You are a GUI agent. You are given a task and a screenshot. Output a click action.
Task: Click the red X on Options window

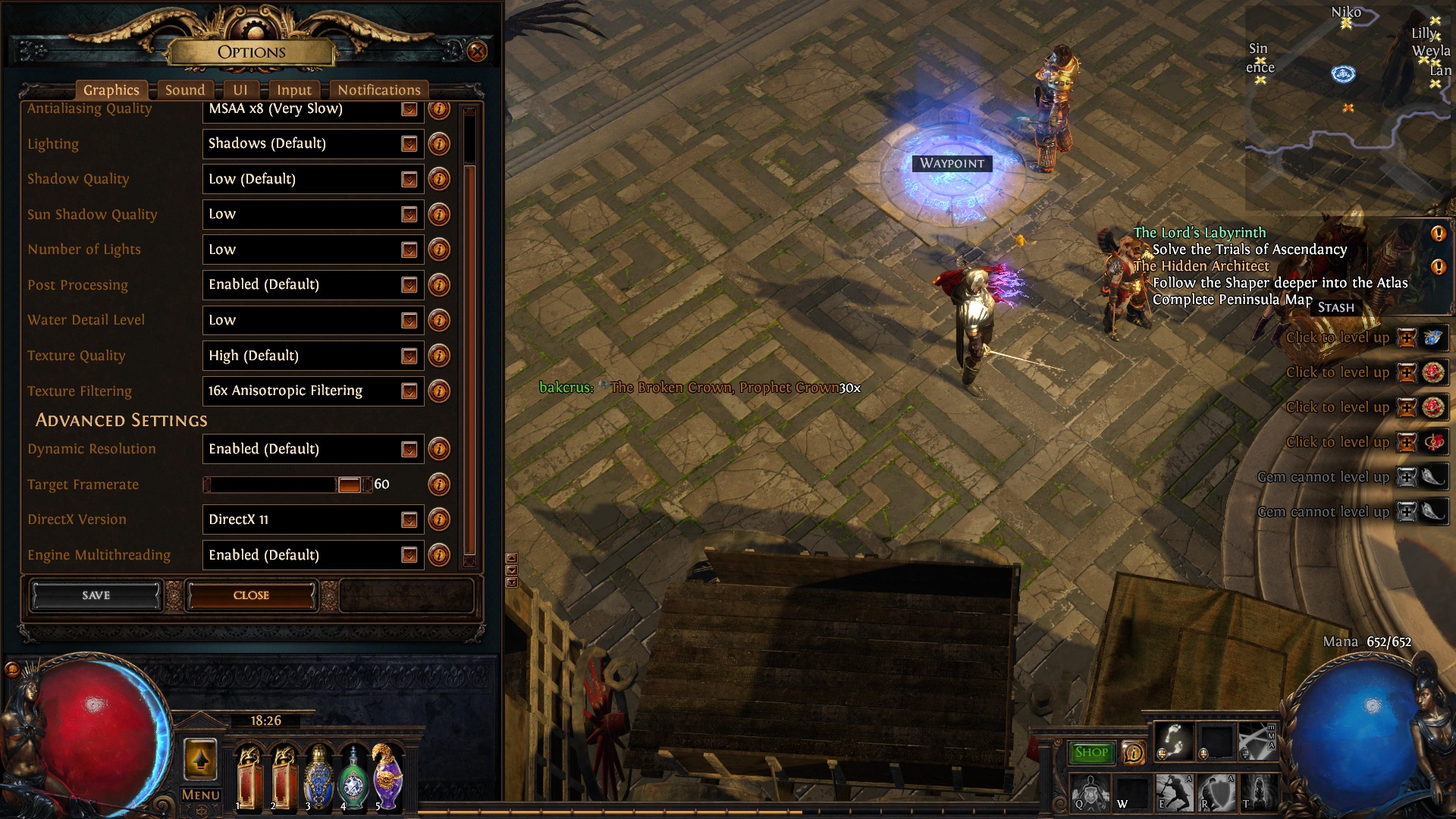coord(477,52)
